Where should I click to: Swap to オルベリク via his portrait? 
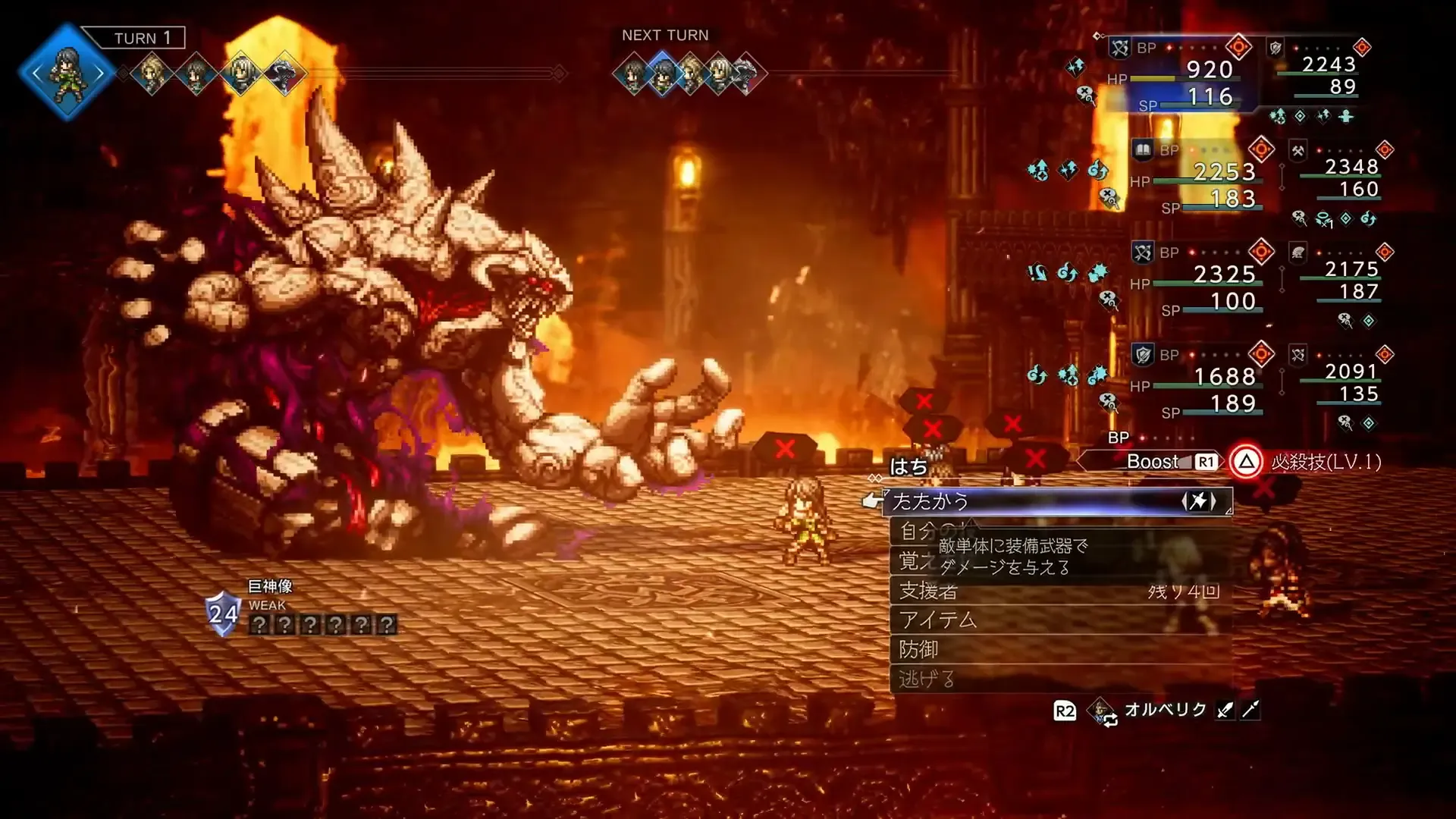pyautogui.click(x=1101, y=711)
